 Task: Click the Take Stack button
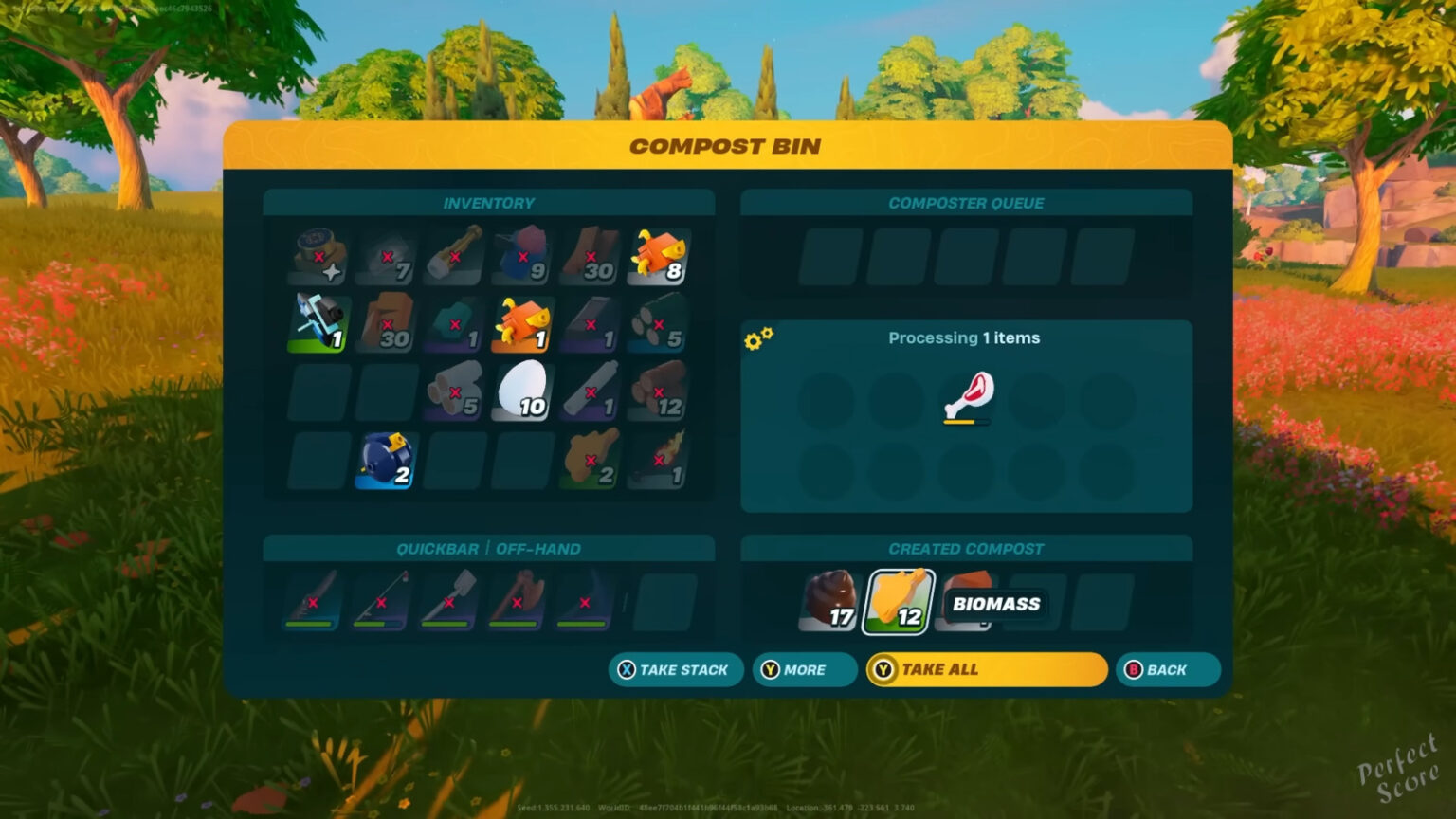pyautogui.click(x=675, y=669)
